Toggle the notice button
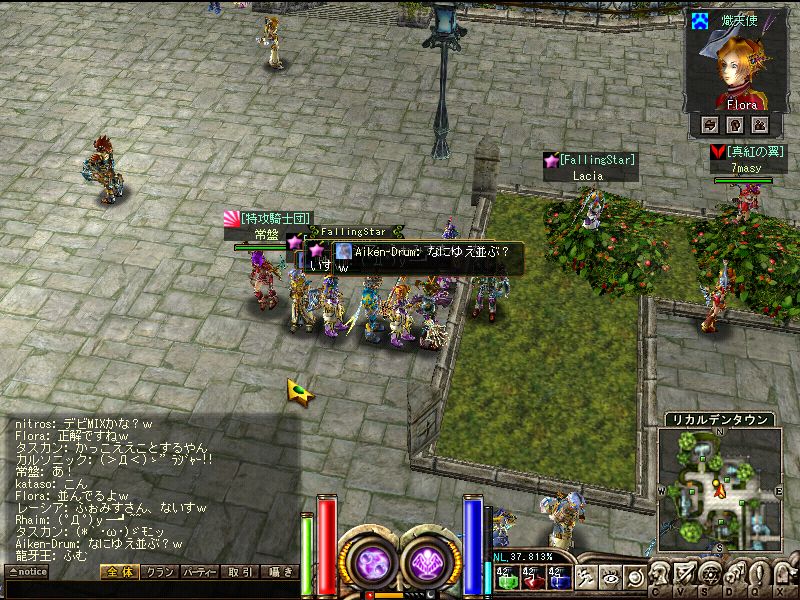Image resolution: width=800 pixels, height=600 pixels. (x=27, y=572)
